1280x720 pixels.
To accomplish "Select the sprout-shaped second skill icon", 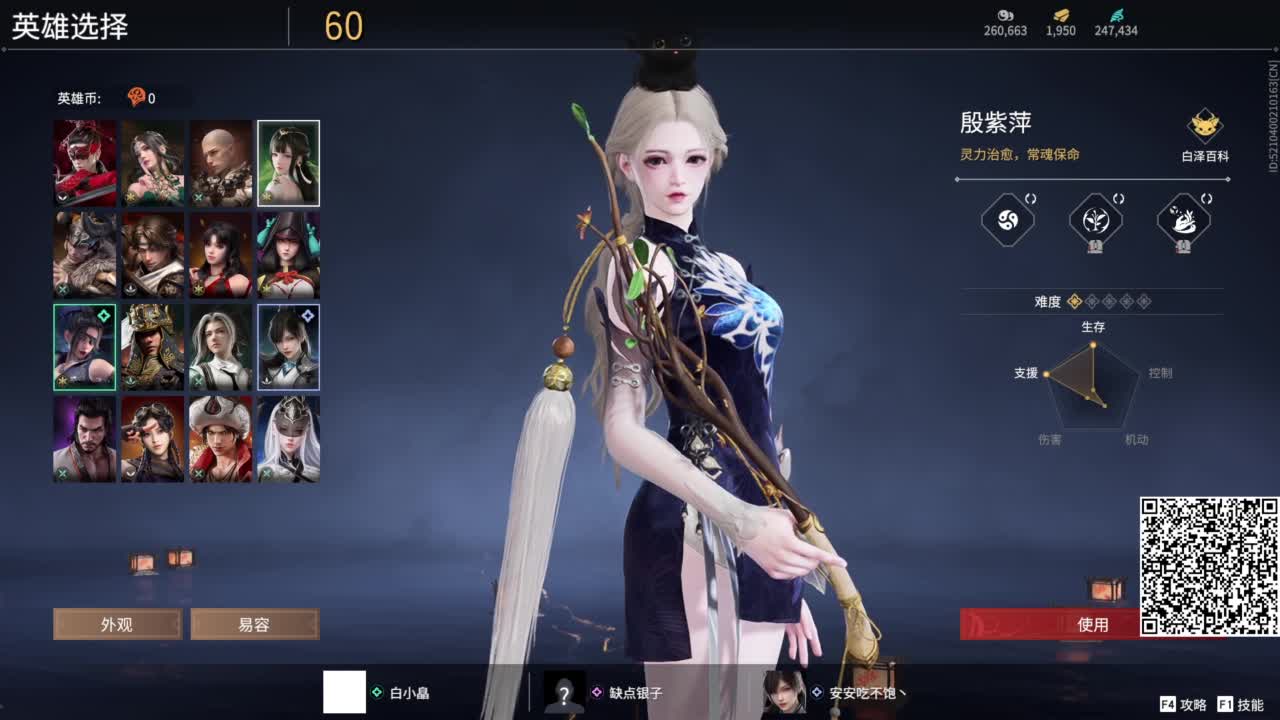I will (x=1095, y=220).
